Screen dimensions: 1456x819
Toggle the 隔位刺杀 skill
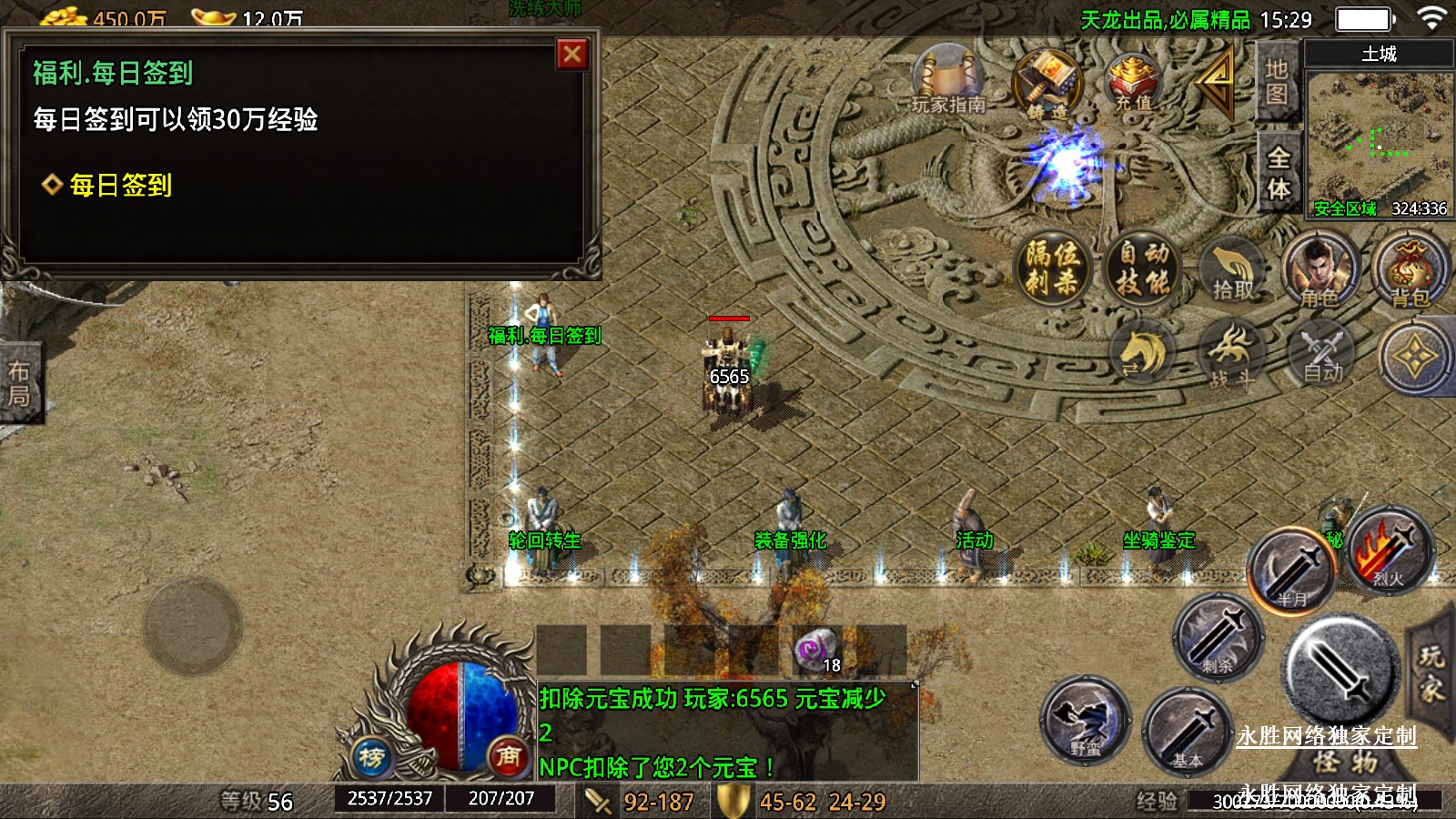click(x=1052, y=268)
